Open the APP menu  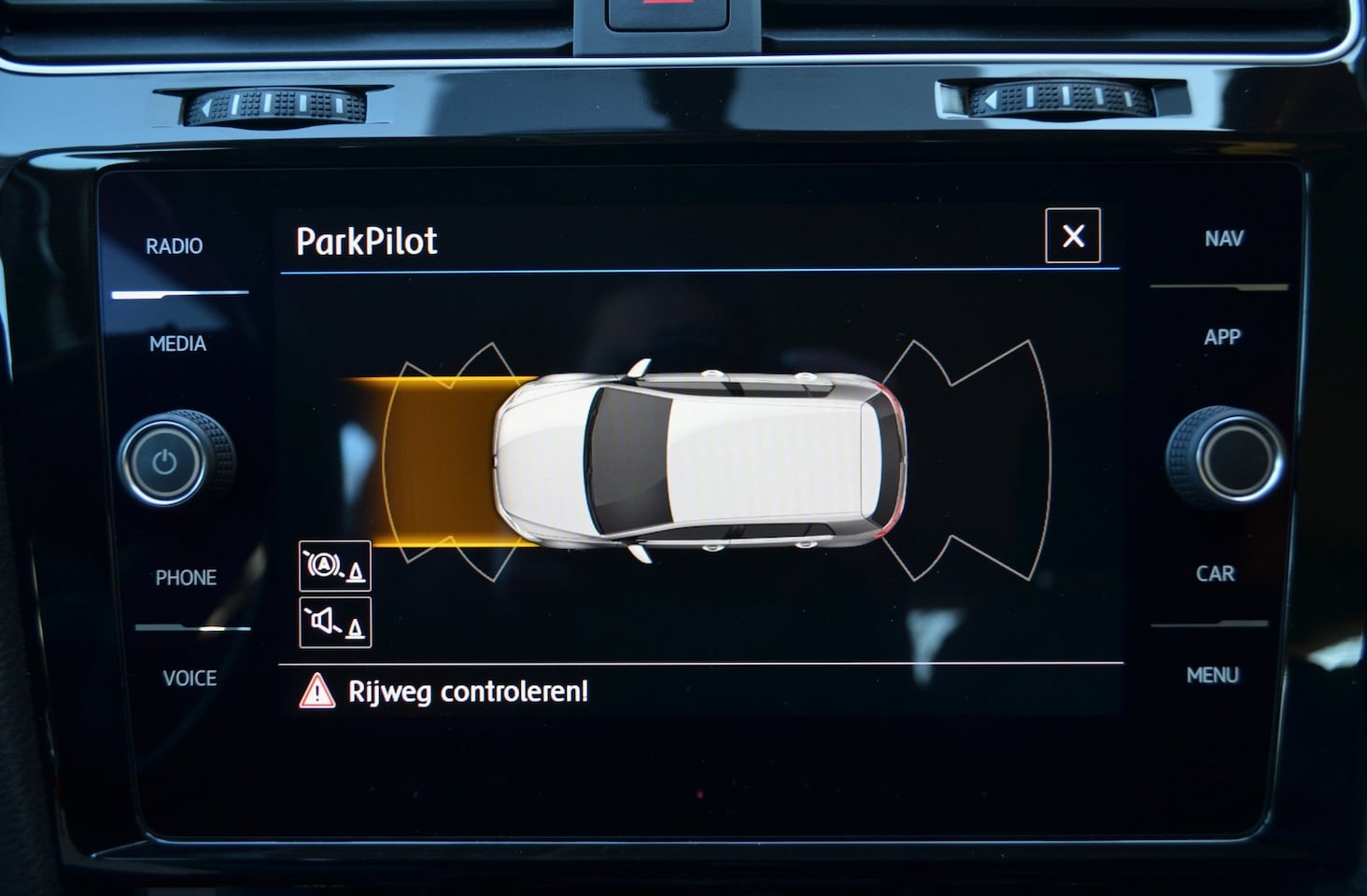tap(1221, 337)
